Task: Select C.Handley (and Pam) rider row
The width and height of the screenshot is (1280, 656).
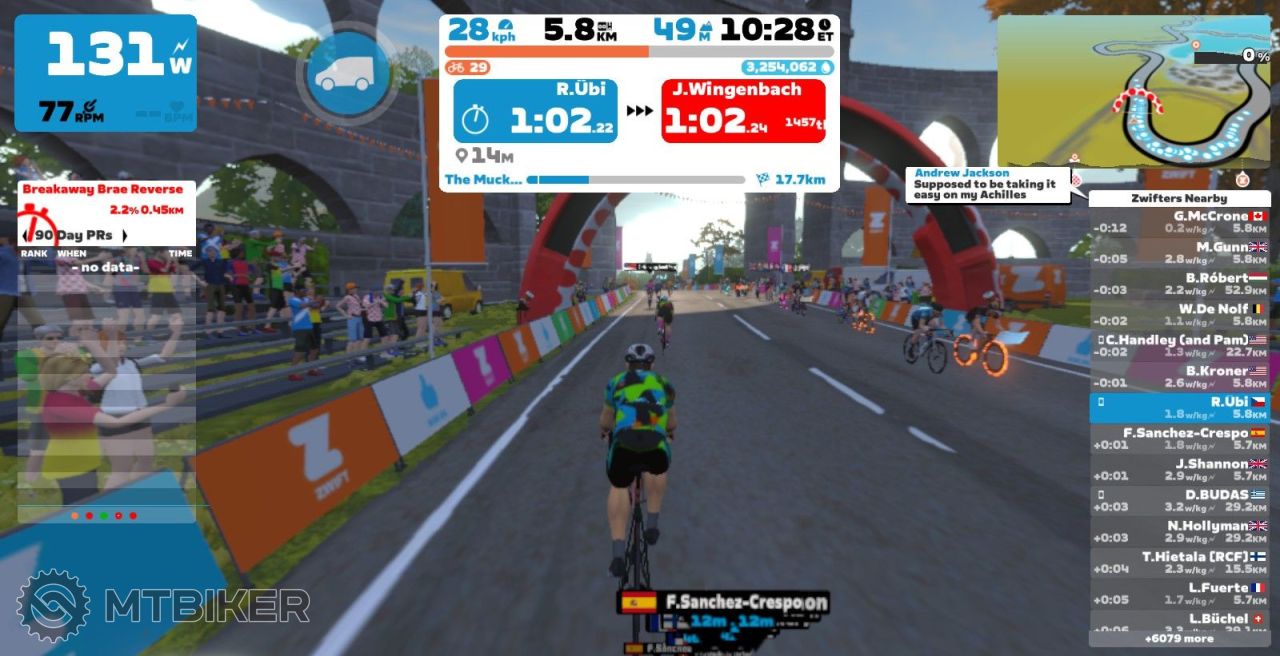Action: [1179, 346]
